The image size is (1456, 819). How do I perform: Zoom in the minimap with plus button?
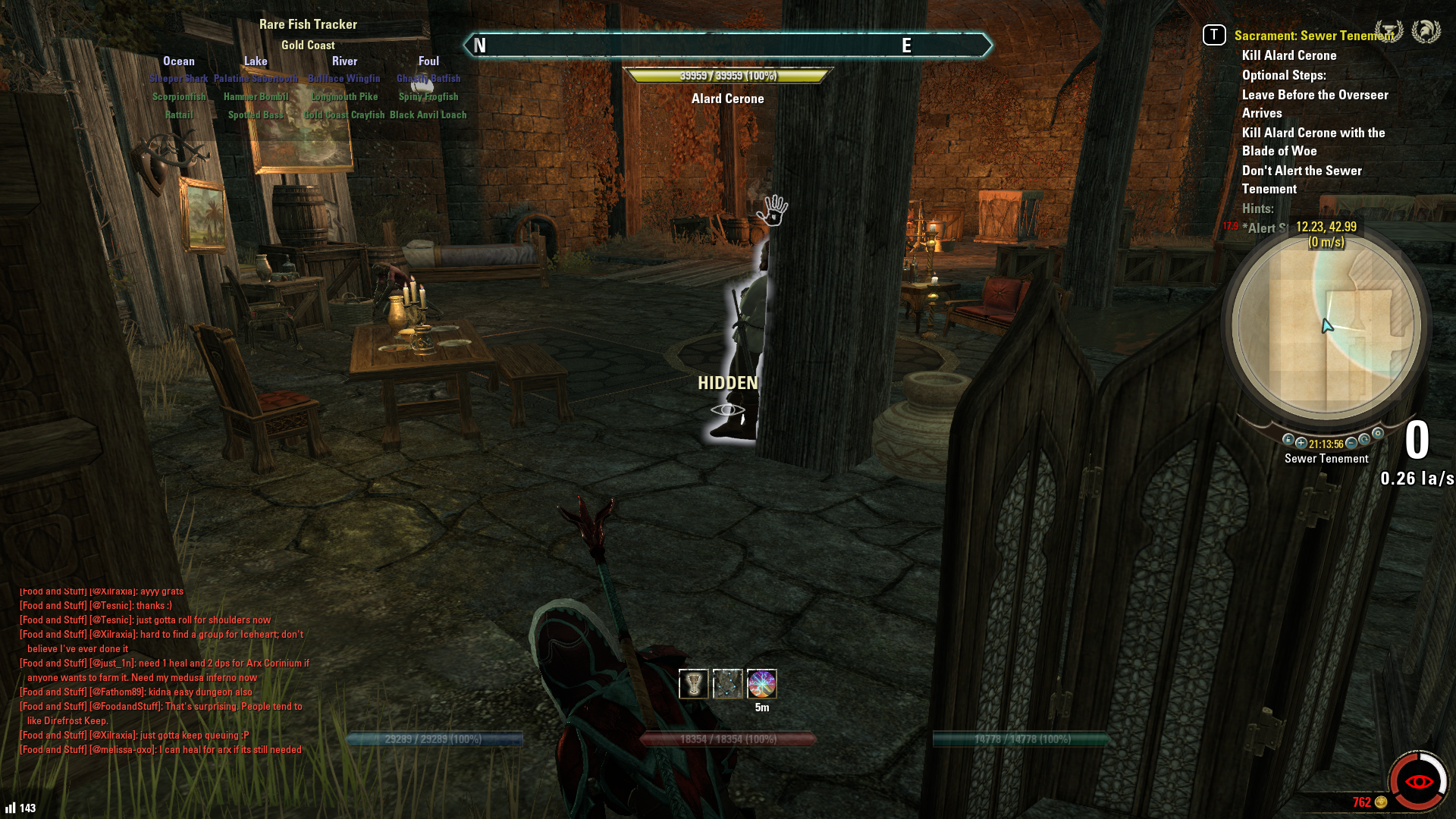(1301, 443)
